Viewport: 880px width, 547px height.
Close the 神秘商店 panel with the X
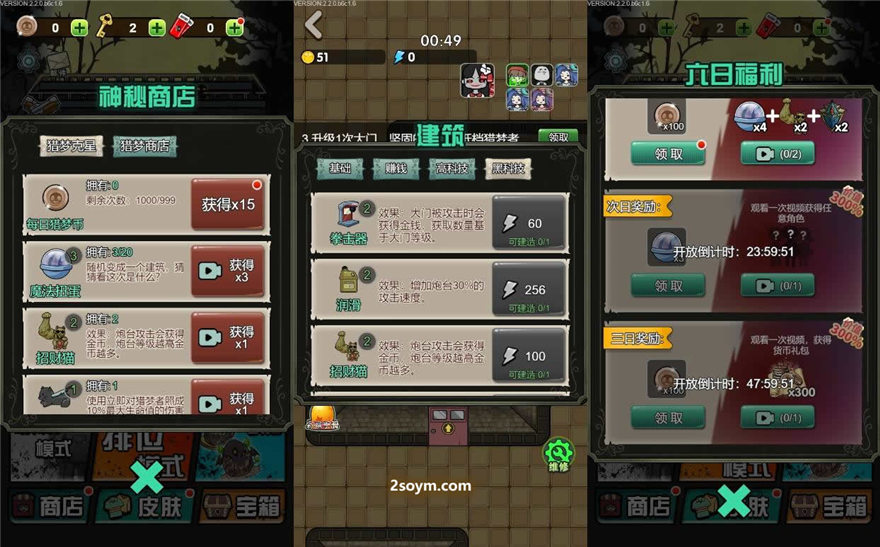pos(147,478)
